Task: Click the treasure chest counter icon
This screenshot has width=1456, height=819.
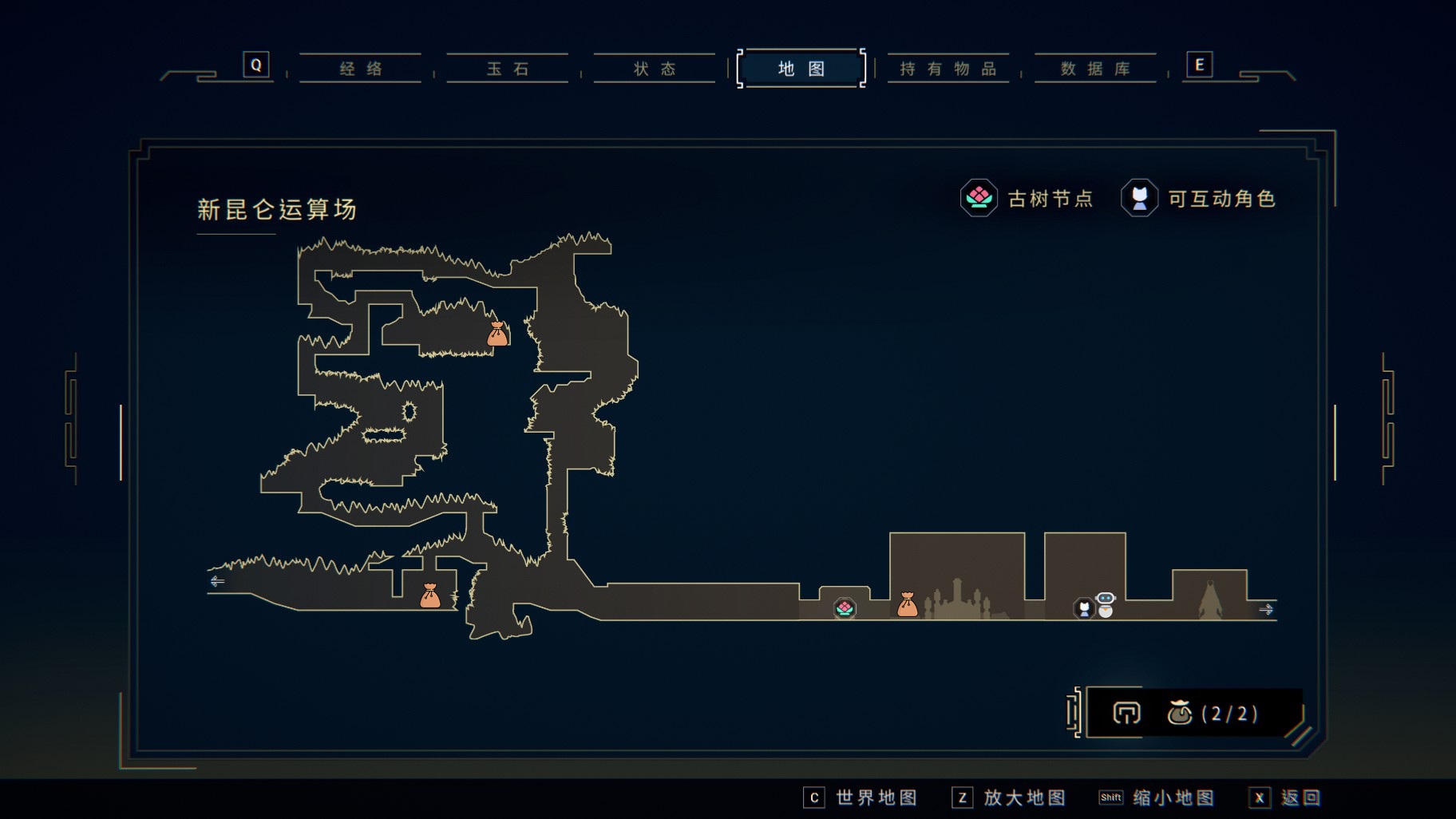Action: (x=1179, y=712)
